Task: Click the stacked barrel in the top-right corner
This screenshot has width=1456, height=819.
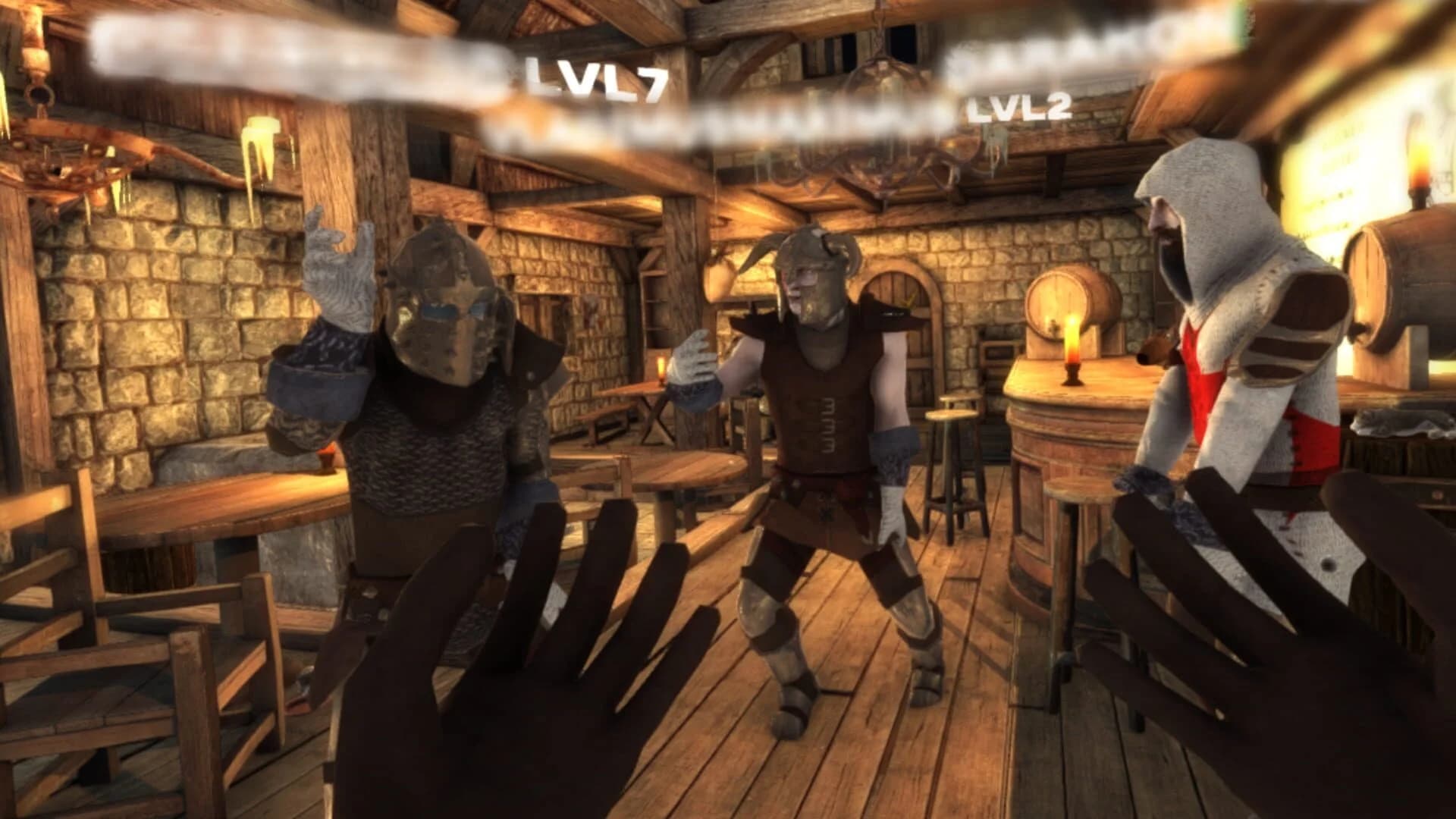Action: (x=1410, y=265)
